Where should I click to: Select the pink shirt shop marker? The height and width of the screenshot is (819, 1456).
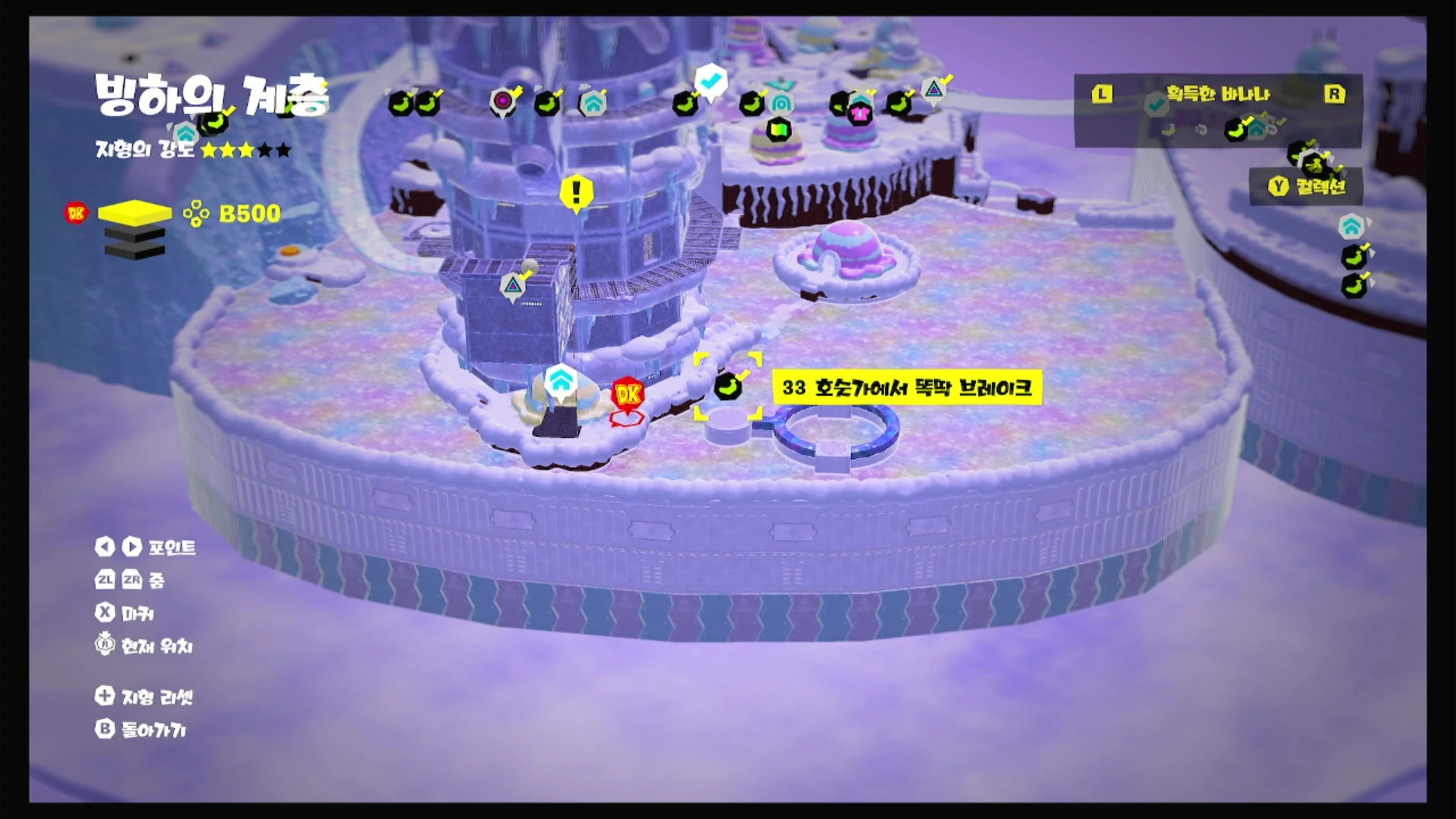click(859, 114)
